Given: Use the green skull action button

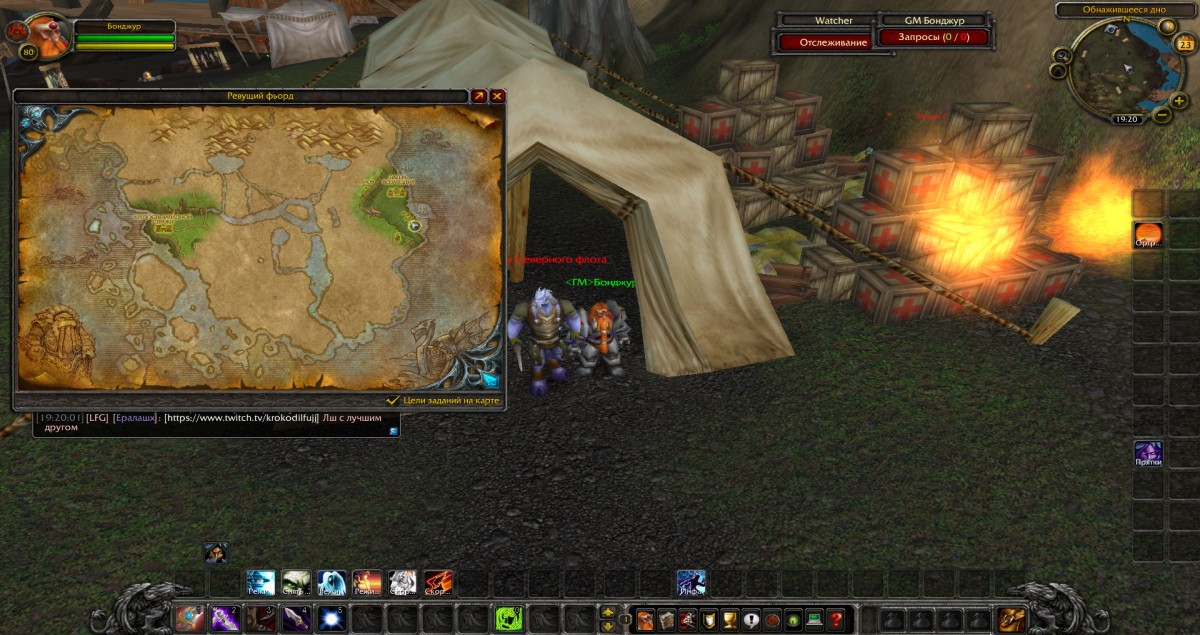Looking at the screenshot, I should [x=509, y=619].
